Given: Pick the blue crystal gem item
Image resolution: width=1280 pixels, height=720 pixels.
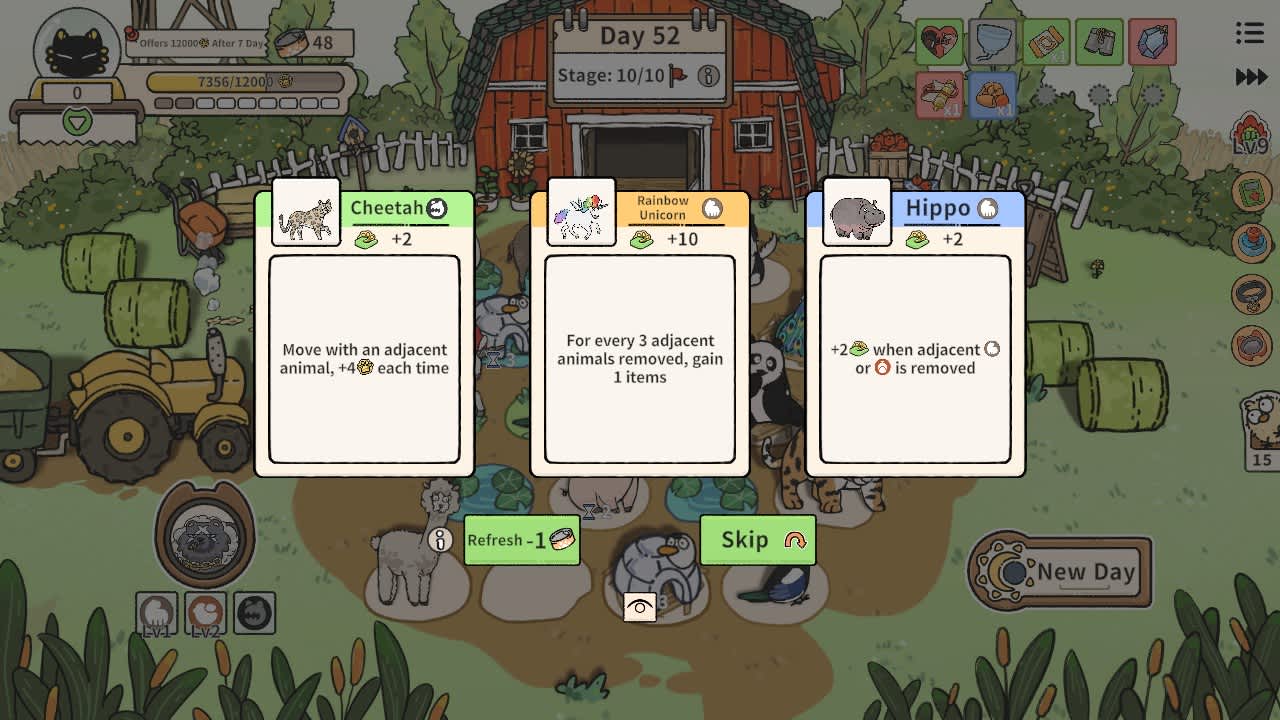Looking at the screenshot, I should 1153,41.
